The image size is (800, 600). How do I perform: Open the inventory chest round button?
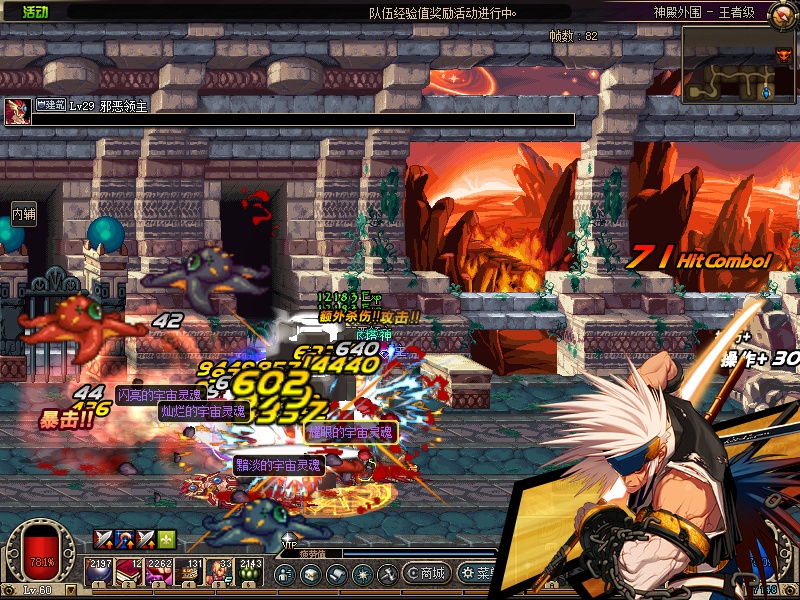pos(311,574)
